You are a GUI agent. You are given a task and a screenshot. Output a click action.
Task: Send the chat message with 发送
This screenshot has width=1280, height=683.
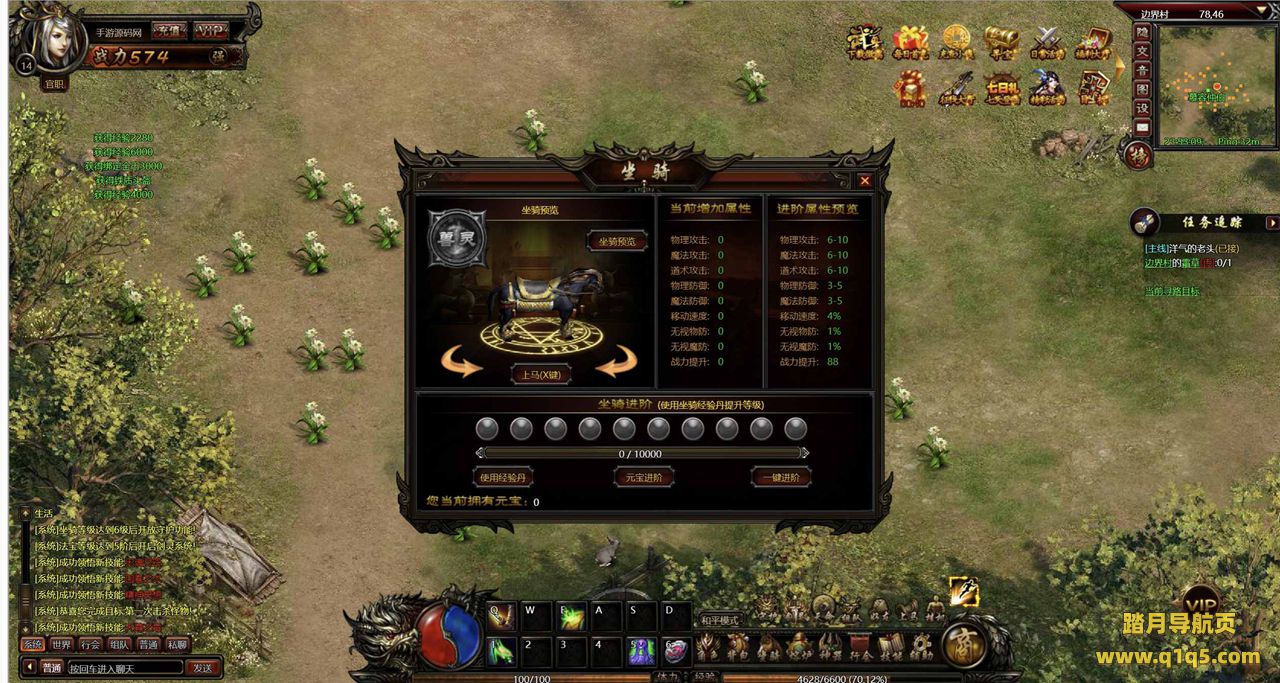click(203, 667)
